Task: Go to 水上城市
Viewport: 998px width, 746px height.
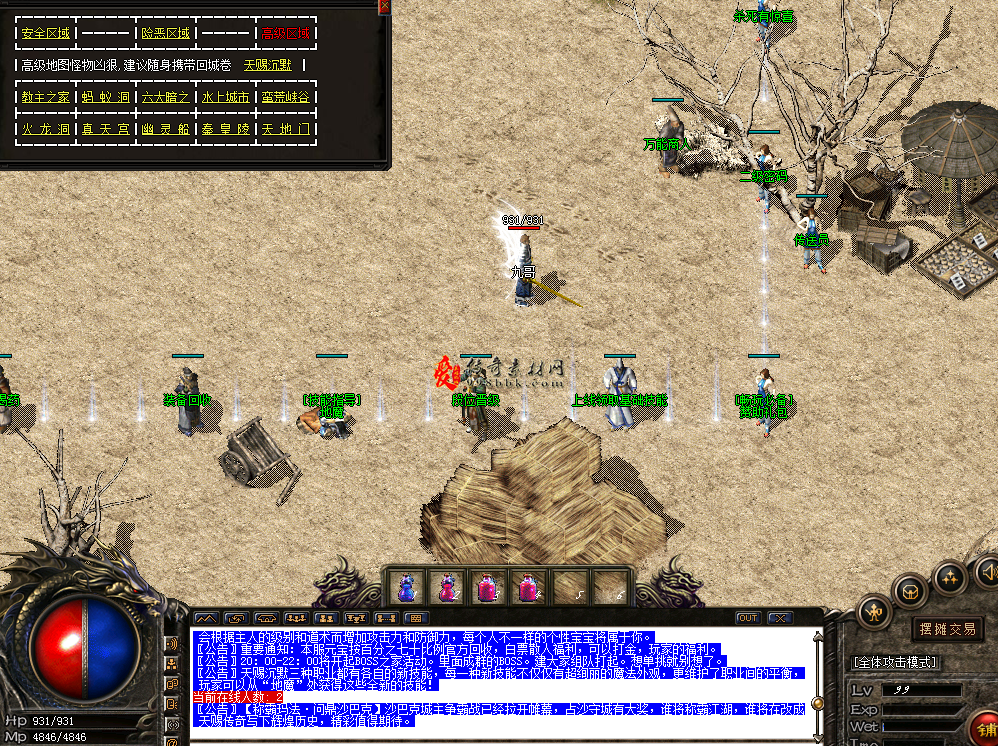Action: coord(225,97)
